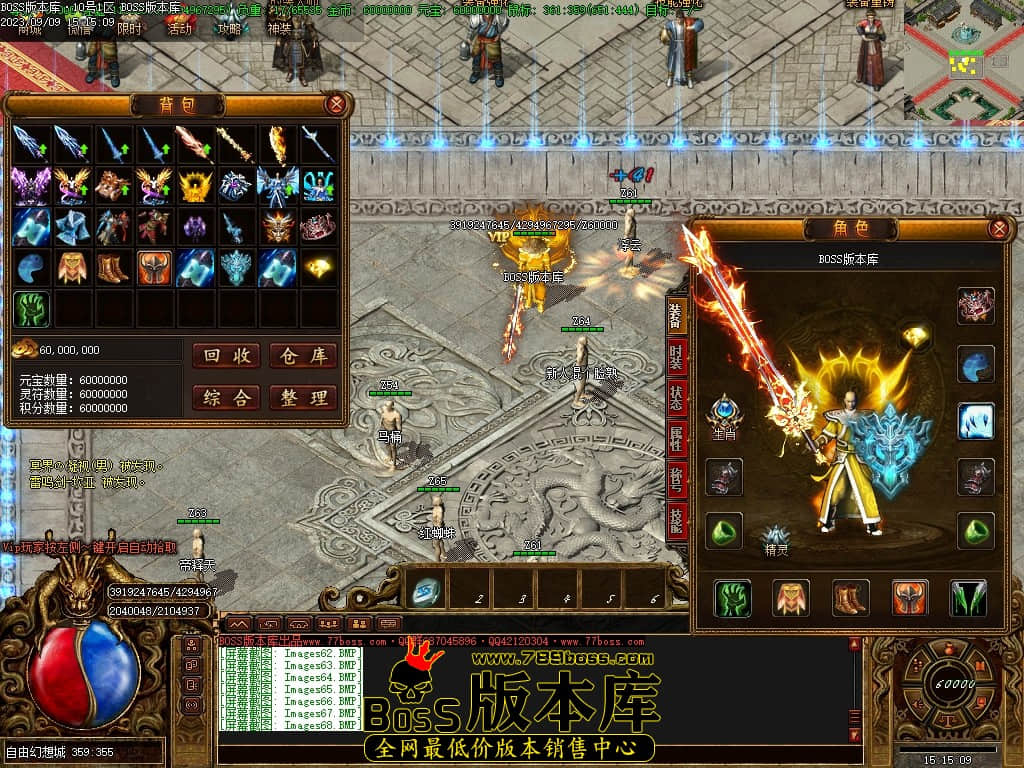Click the 回收 recycle button
This screenshot has height=768, width=1024.
click(x=226, y=356)
